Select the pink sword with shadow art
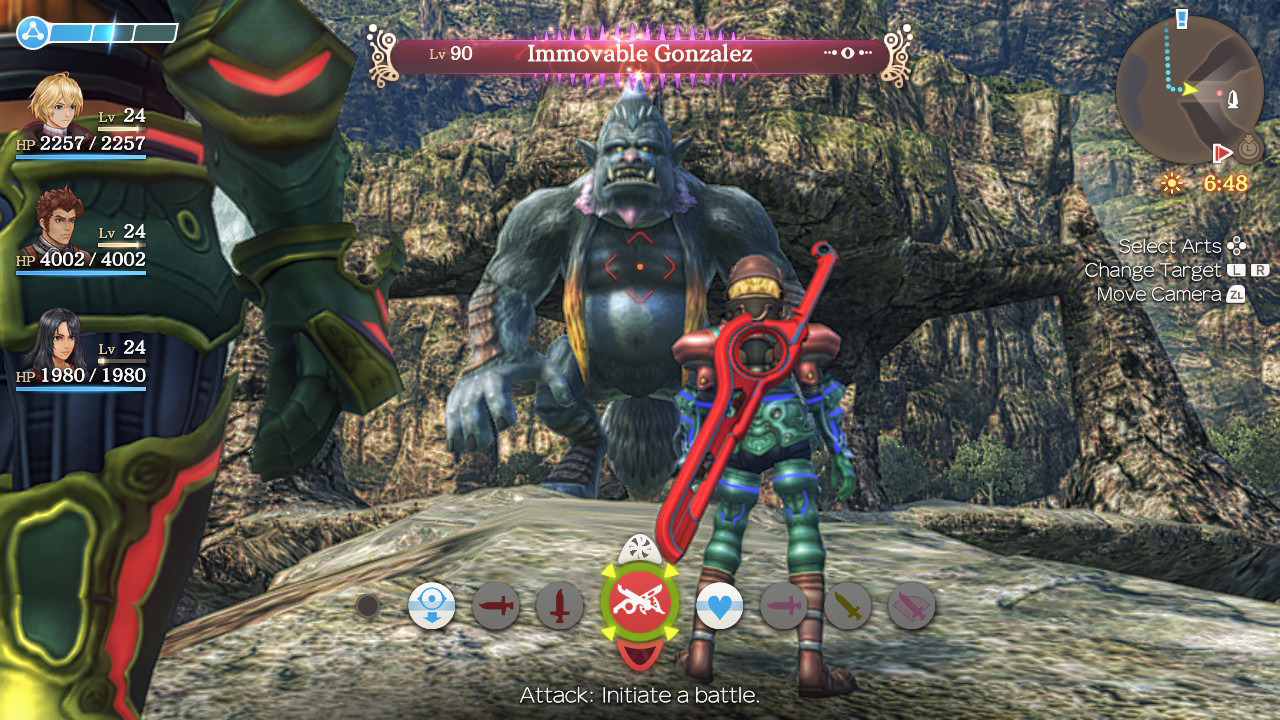Screen dimensions: 1280x720 pyautogui.click(x=911, y=605)
